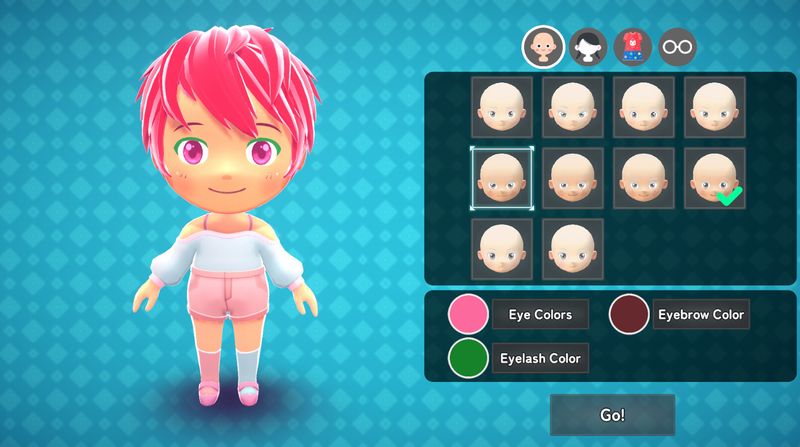Pick the green eyelash color swatch
The height and width of the screenshot is (447, 800).
468,358
